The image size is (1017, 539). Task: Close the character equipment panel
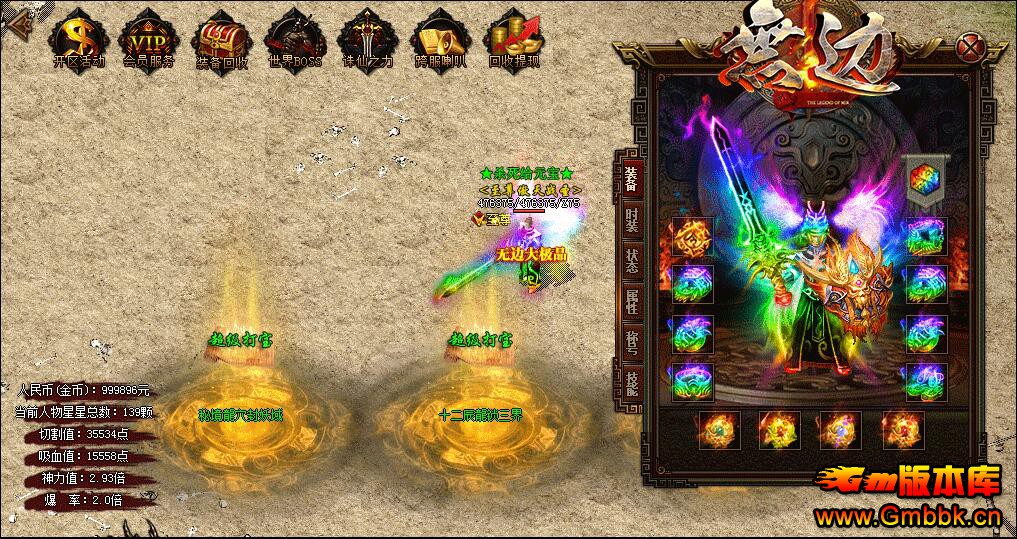tap(968, 46)
